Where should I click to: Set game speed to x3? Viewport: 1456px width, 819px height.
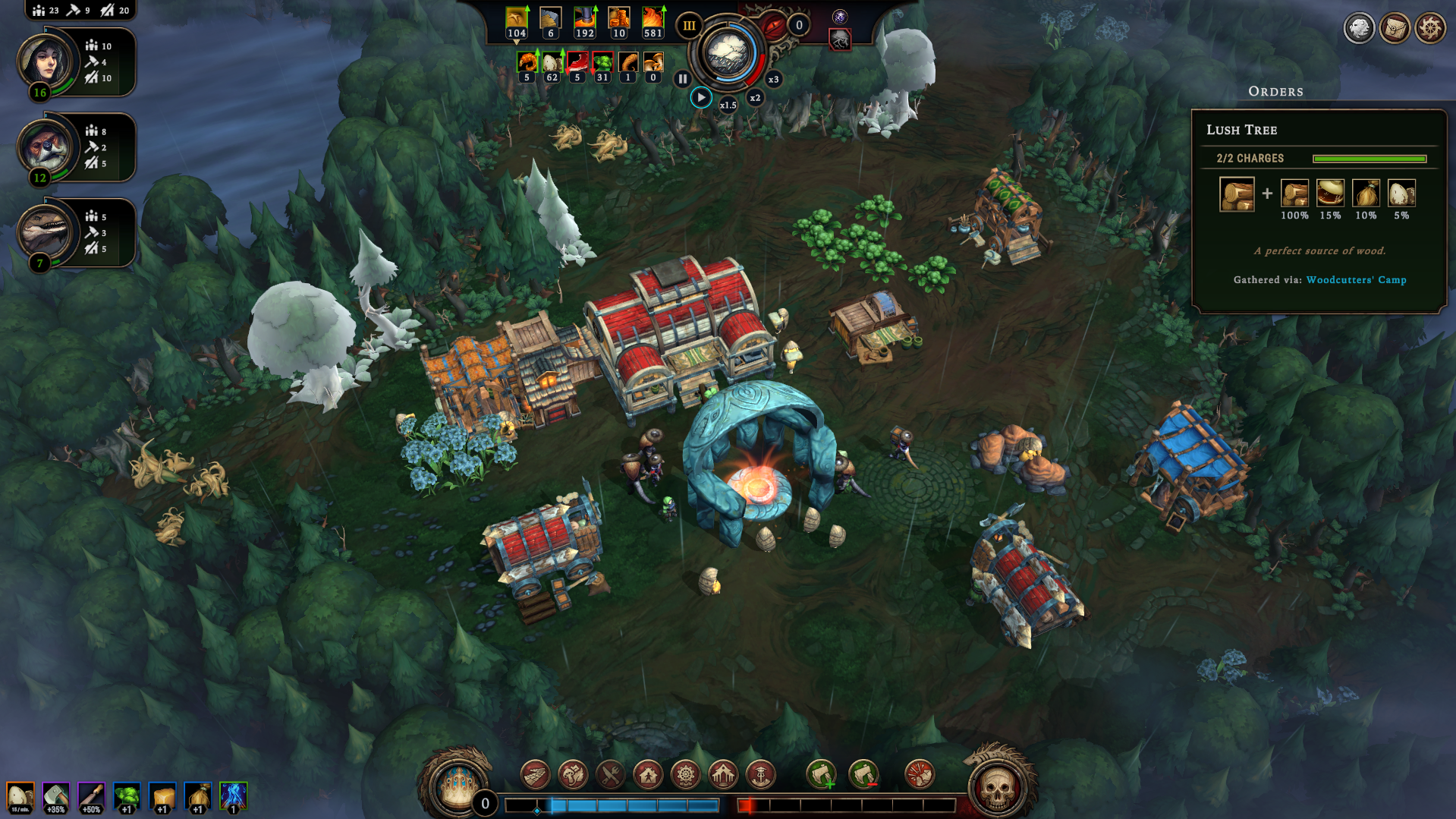pos(773,79)
